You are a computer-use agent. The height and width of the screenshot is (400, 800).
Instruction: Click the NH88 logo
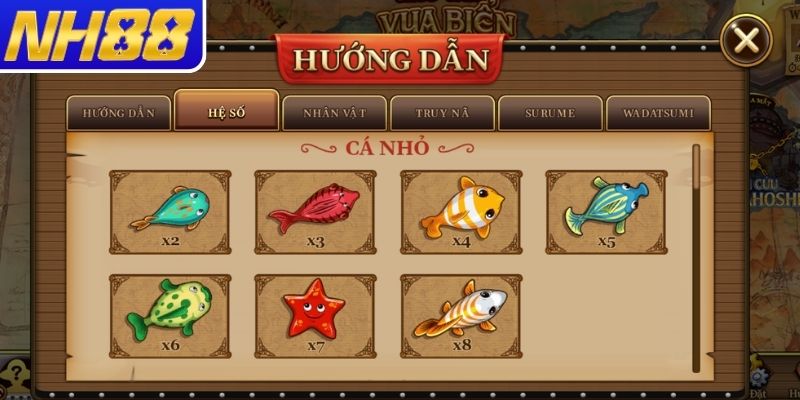click(100, 36)
